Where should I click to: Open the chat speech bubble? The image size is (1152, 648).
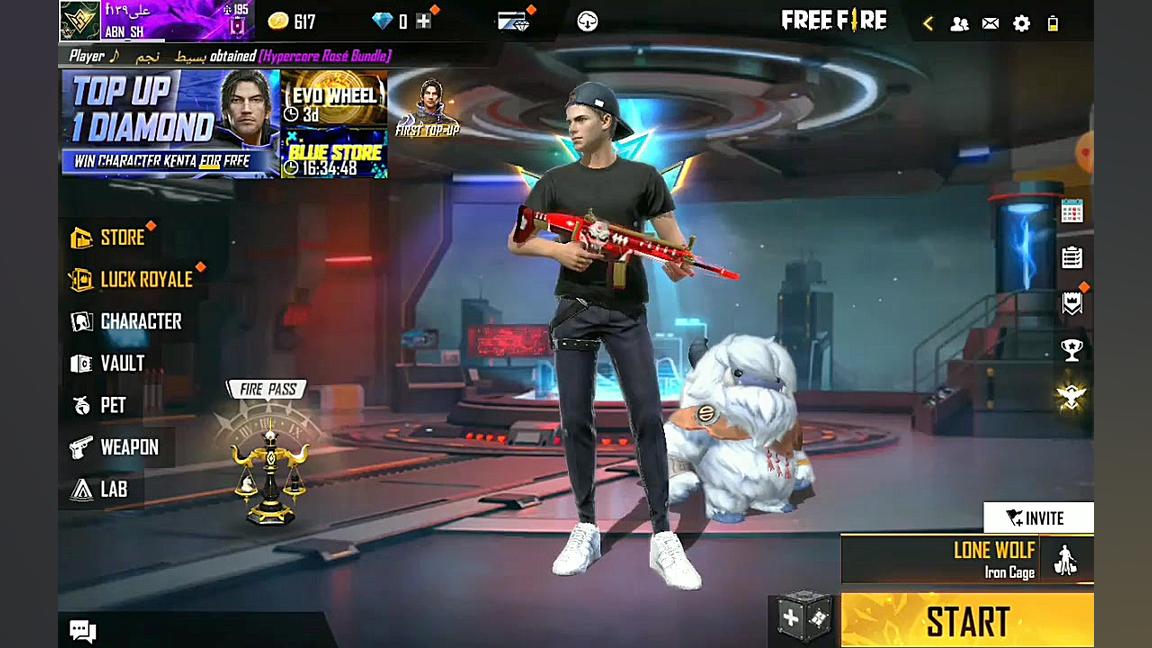82,630
